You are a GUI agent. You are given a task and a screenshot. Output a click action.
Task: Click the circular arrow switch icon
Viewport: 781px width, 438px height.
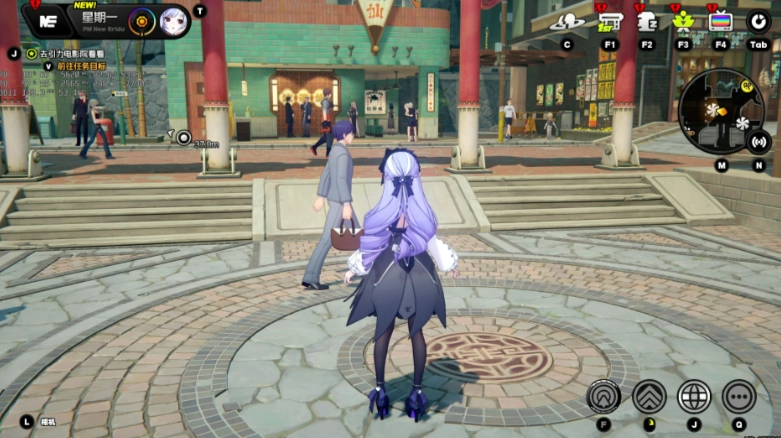point(758,21)
